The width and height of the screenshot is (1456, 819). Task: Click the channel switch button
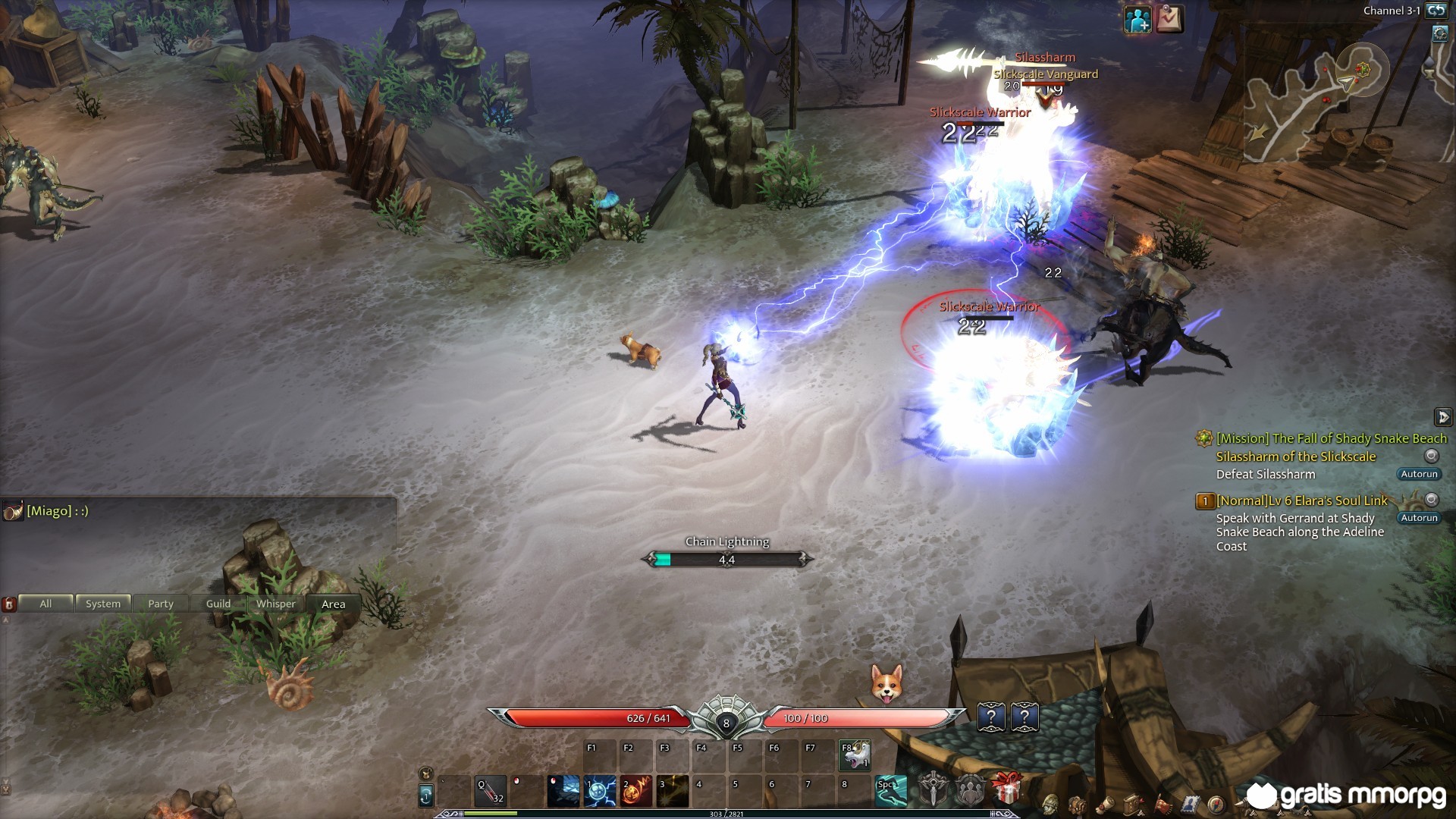[1436, 11]
